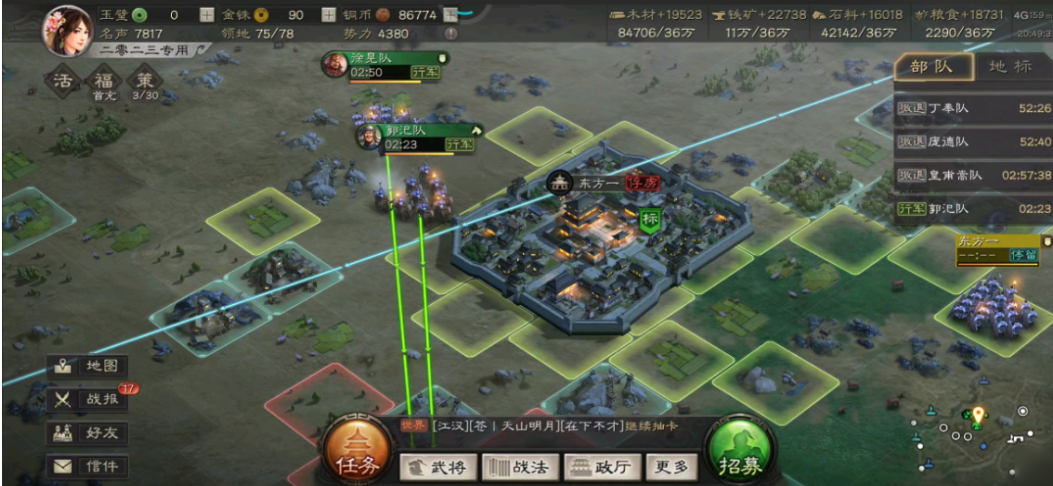1053x486 pixels.
Task: Open the 地图 (Map) button
Action: click(89, 367)
